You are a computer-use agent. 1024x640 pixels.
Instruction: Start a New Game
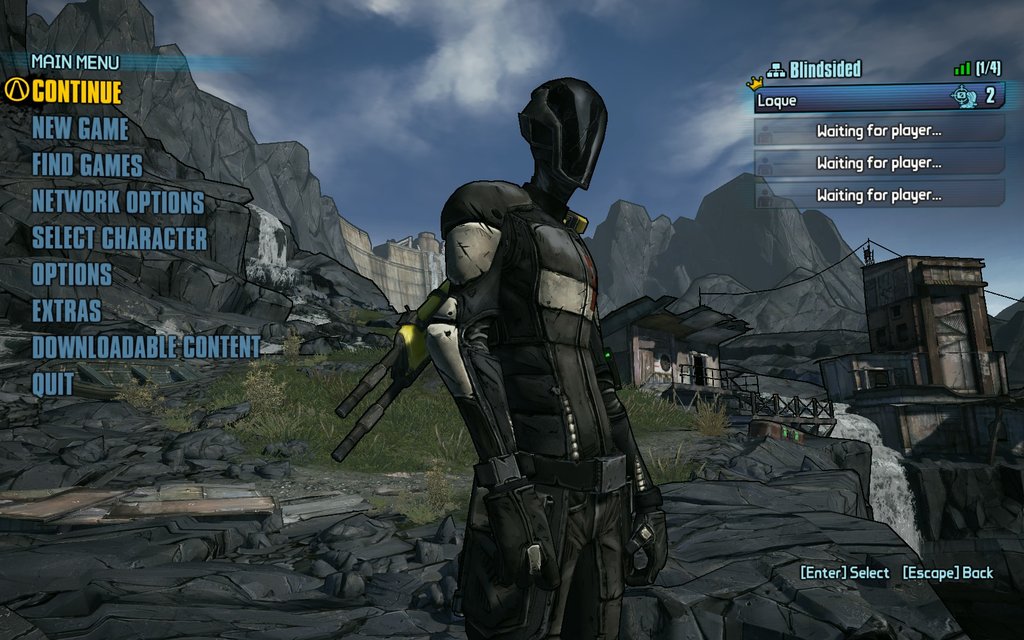pos(80,129)
